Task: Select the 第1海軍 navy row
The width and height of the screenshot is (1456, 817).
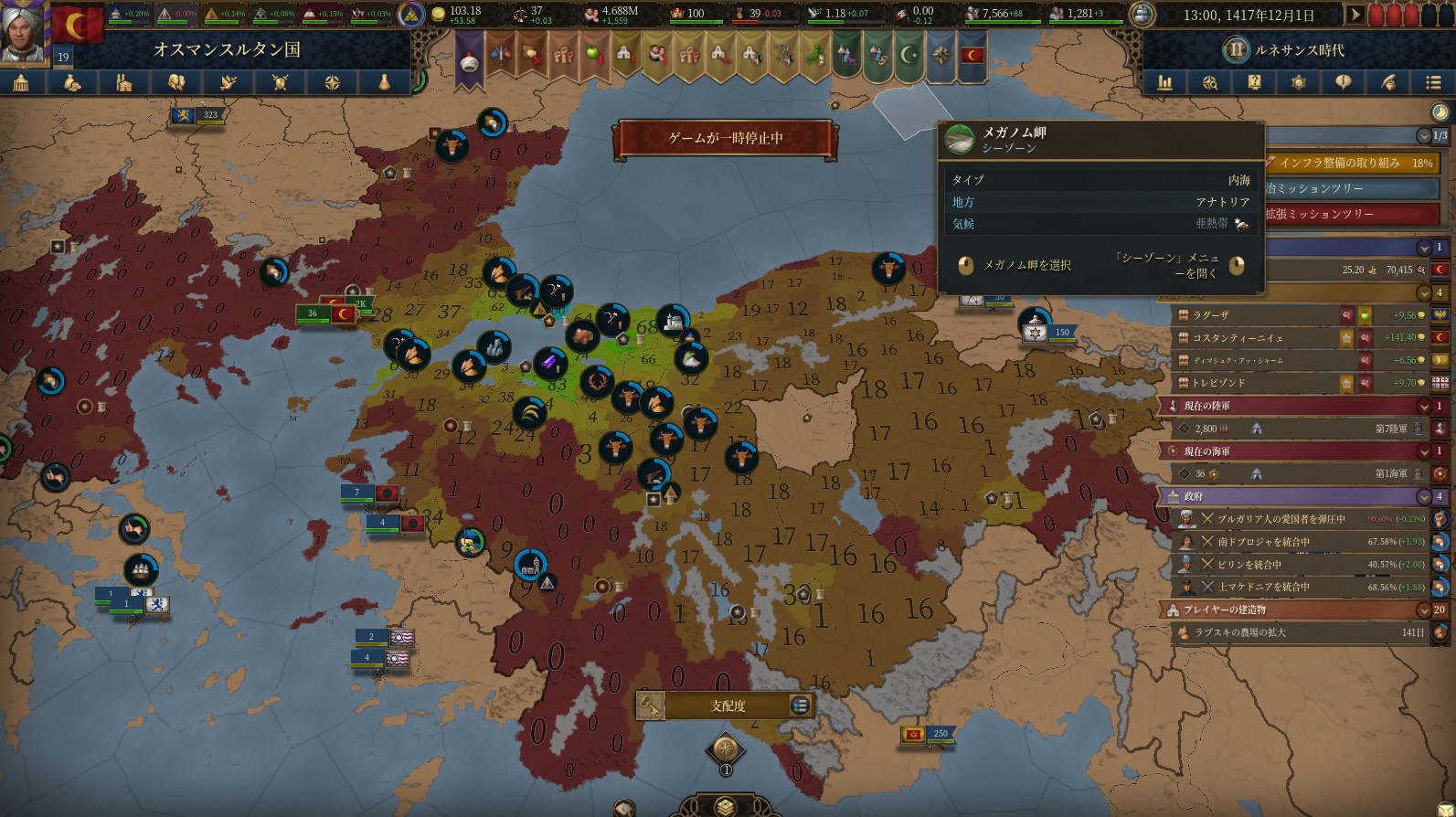Action: tap(1298, 474)
